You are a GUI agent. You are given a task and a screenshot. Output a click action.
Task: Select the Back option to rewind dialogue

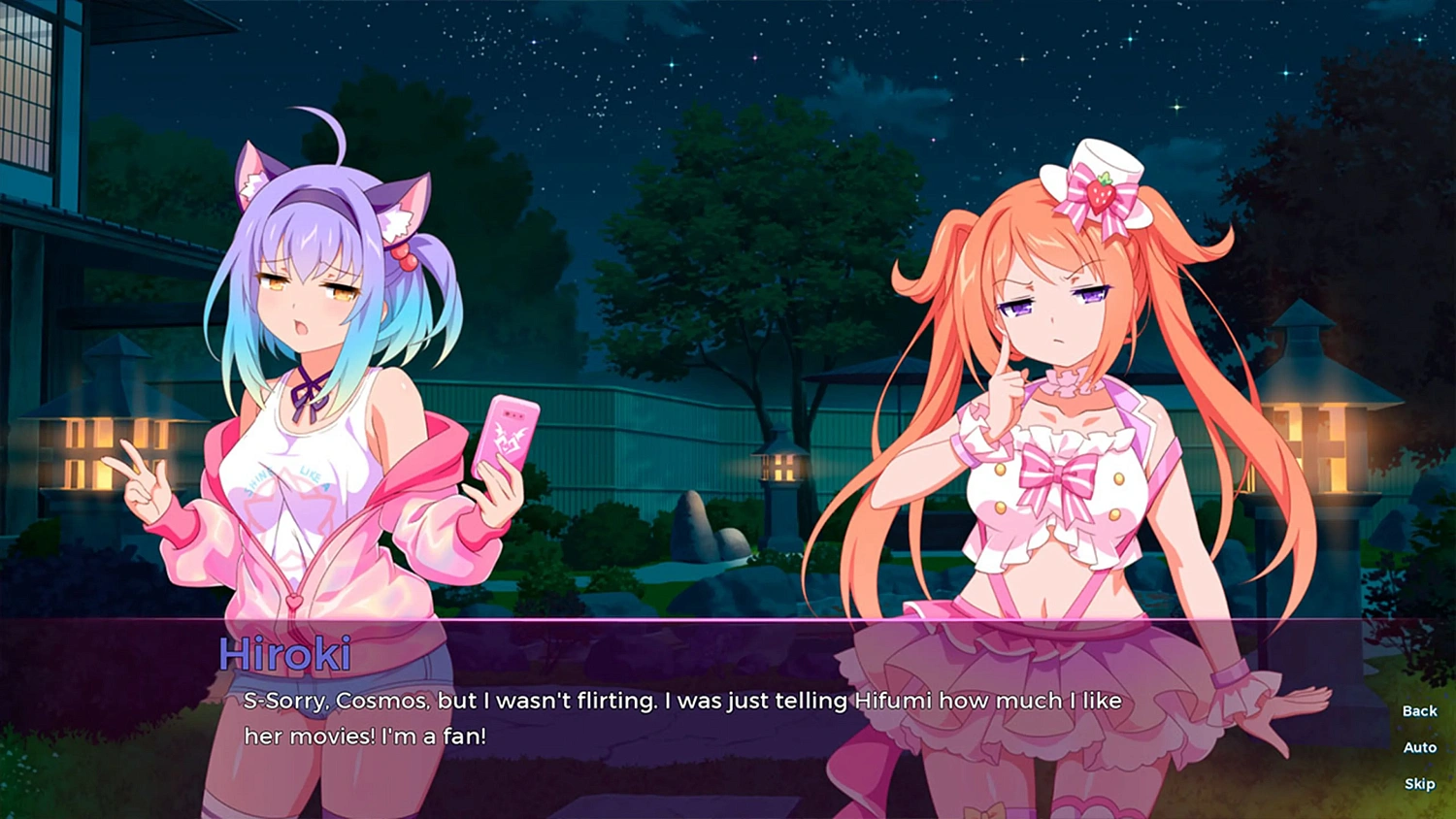click(1418, 710)
